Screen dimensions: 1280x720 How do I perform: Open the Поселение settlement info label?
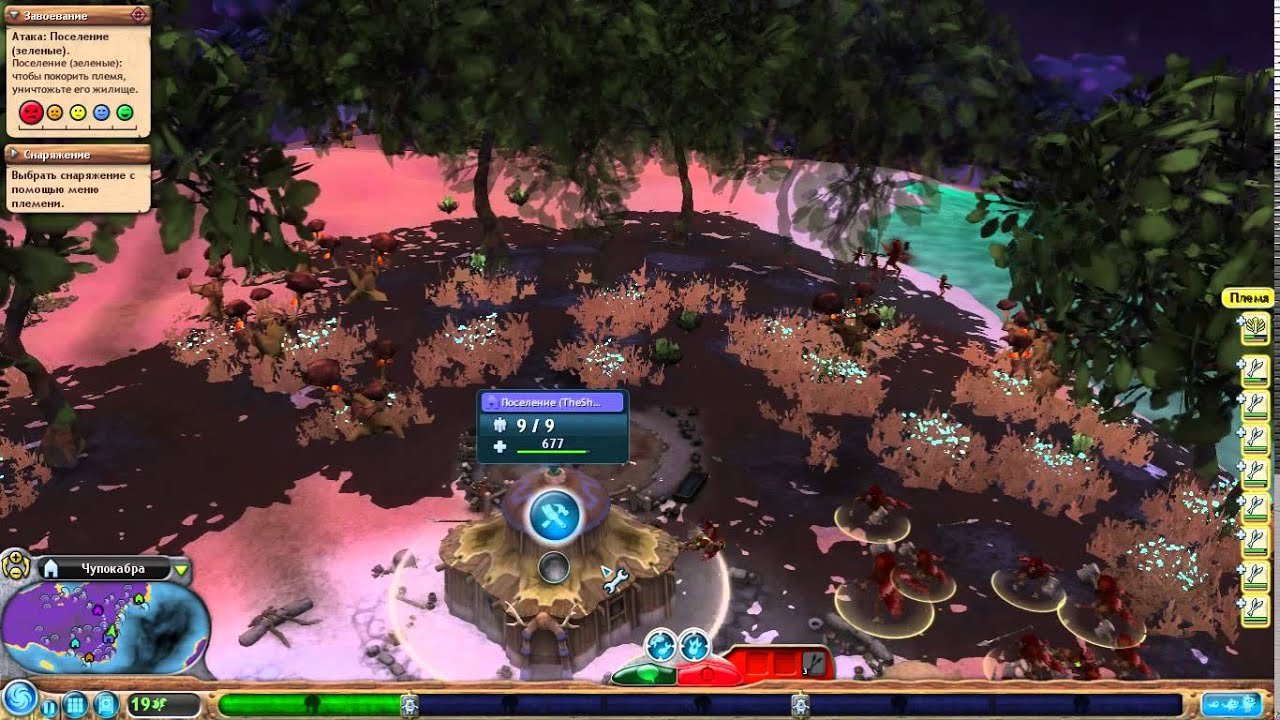[x=553, y=402]
